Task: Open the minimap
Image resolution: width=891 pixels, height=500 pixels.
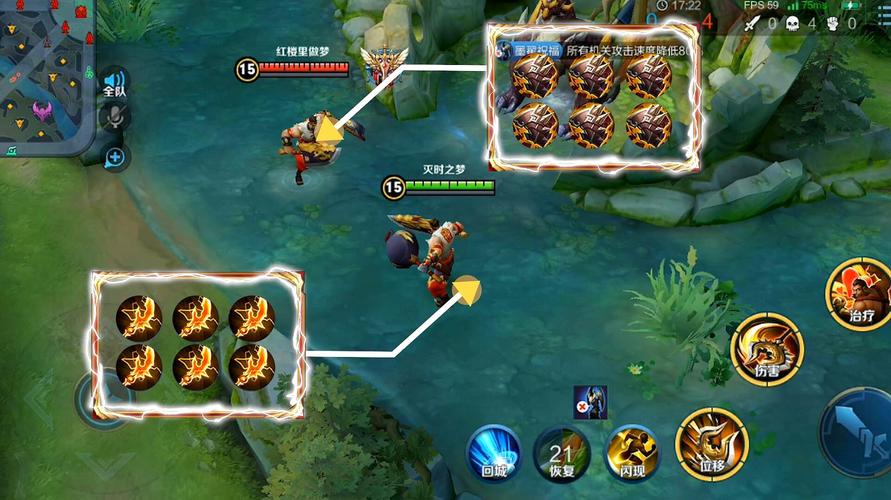Action: [x=46, y=76]
